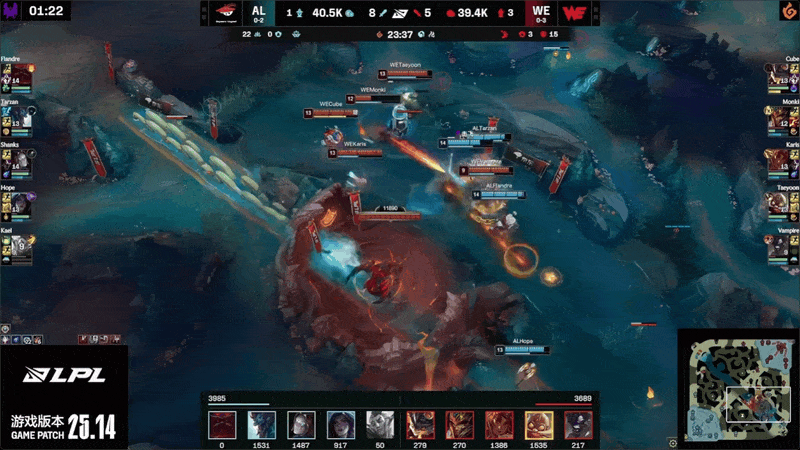Click the red-team portrait showing 217
The height and width of the screenshot is (450, 800).
pyautogui.click(x=578, y=425)
